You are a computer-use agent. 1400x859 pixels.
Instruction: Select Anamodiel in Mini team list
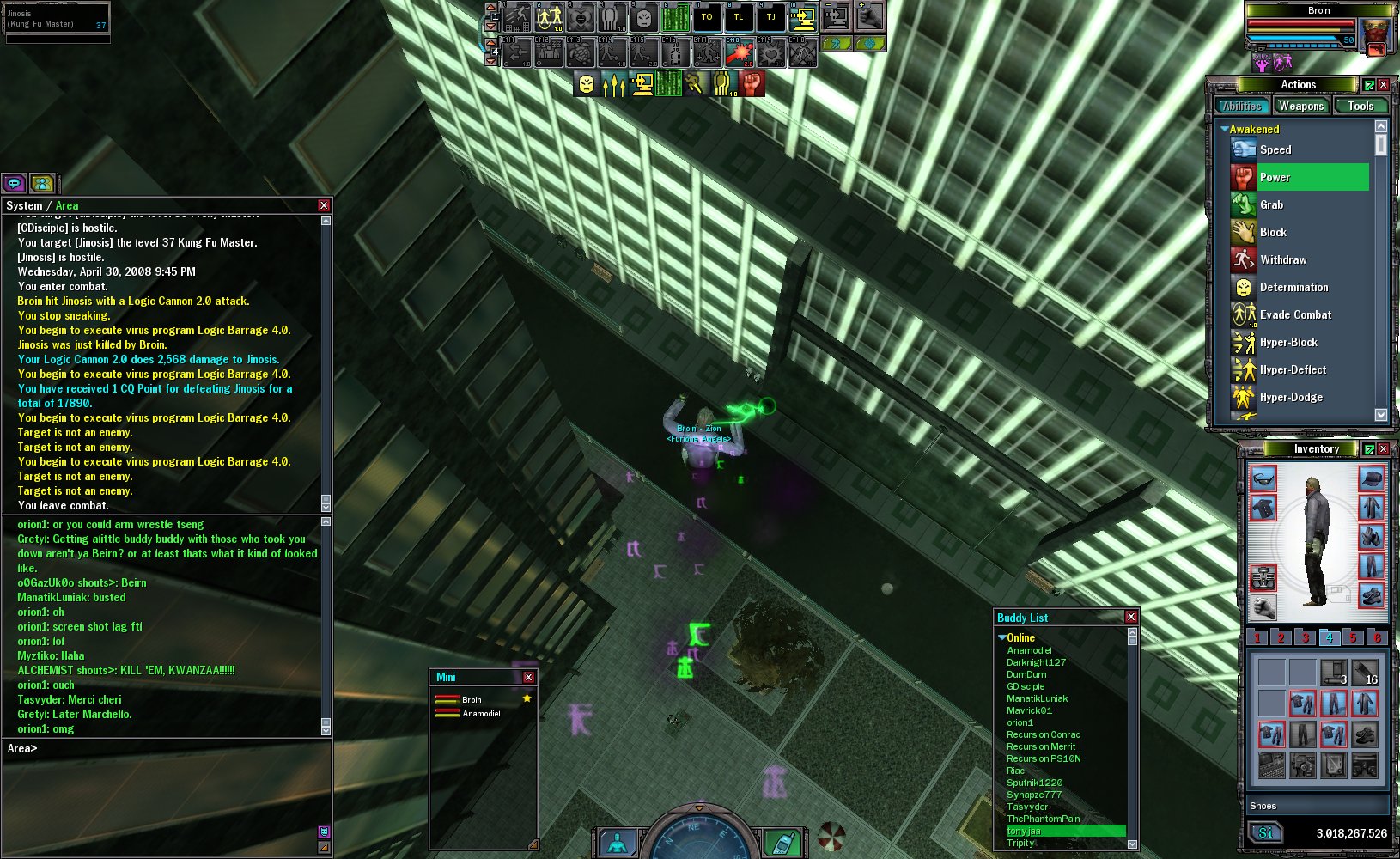[x=481, y=713]
